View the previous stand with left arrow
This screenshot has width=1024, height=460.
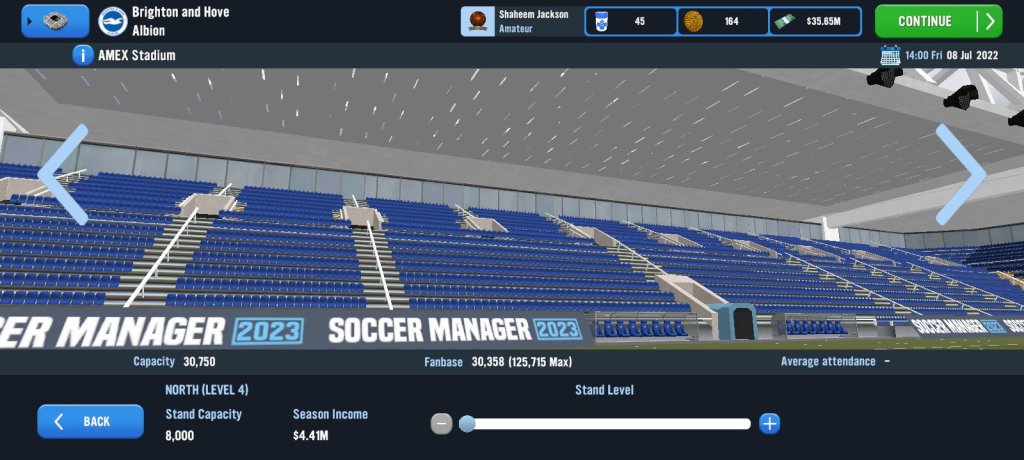pyautogui.click(x=62, y=175)
